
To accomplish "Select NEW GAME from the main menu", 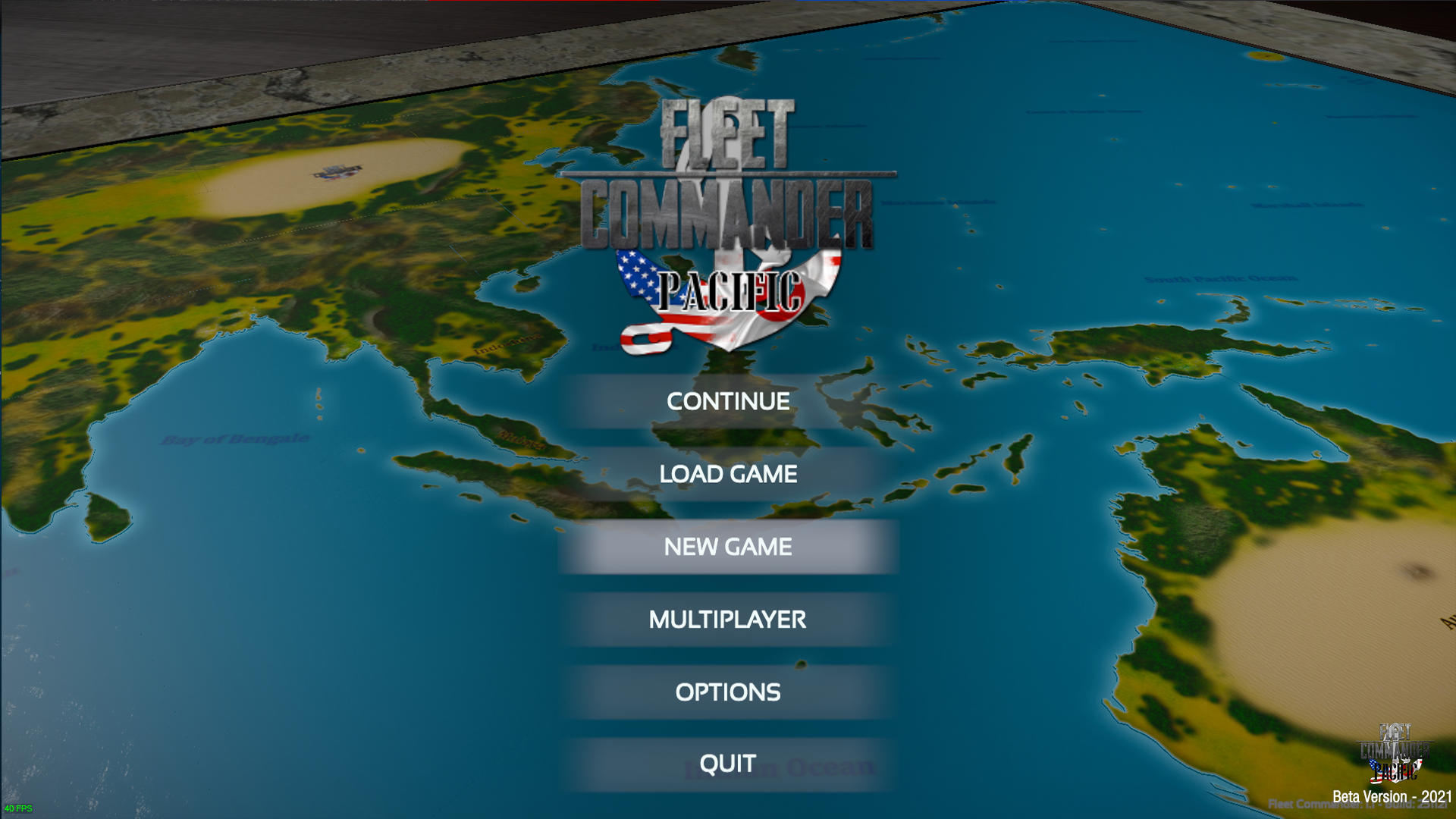I will click(726, 547).
